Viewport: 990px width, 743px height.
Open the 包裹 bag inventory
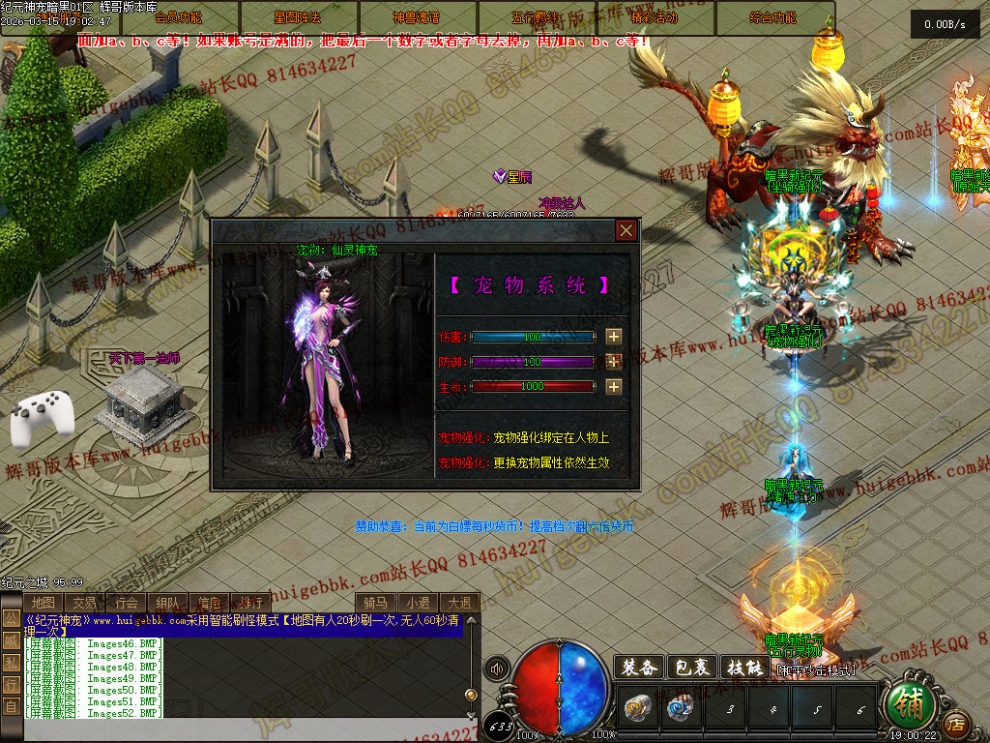click(x=693, y=668)
